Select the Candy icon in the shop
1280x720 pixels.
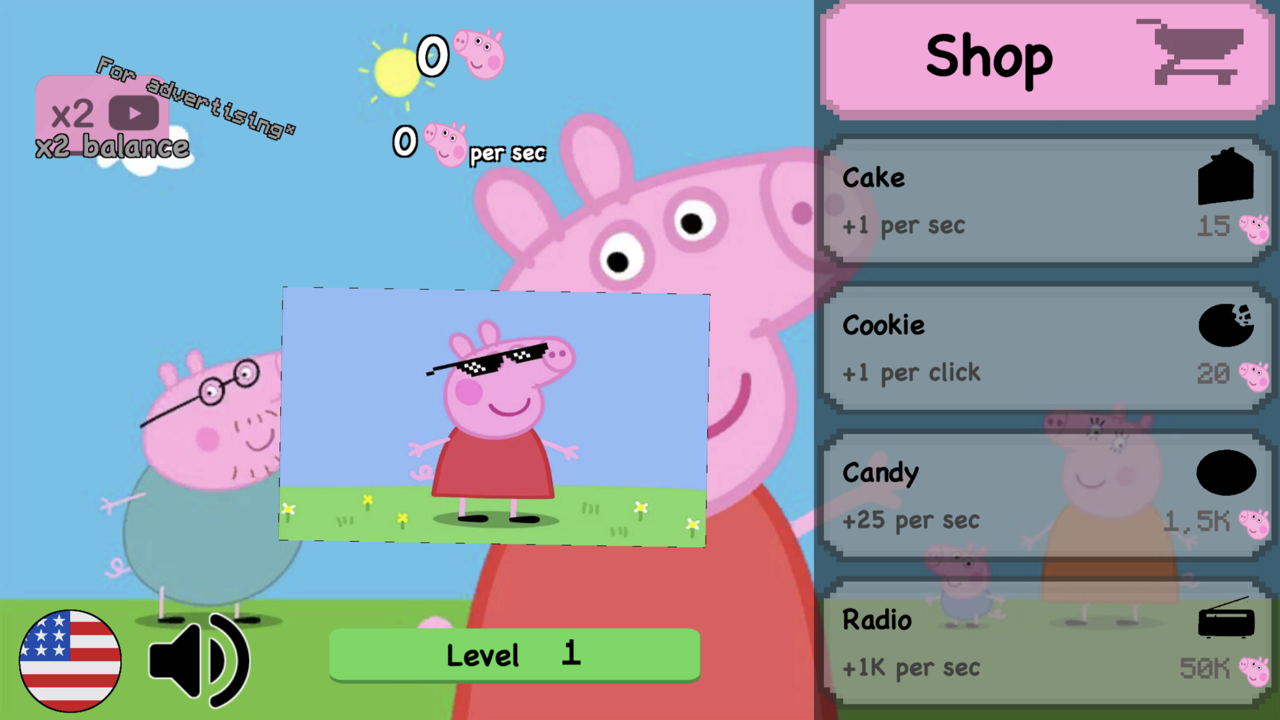pos(1226,473)
